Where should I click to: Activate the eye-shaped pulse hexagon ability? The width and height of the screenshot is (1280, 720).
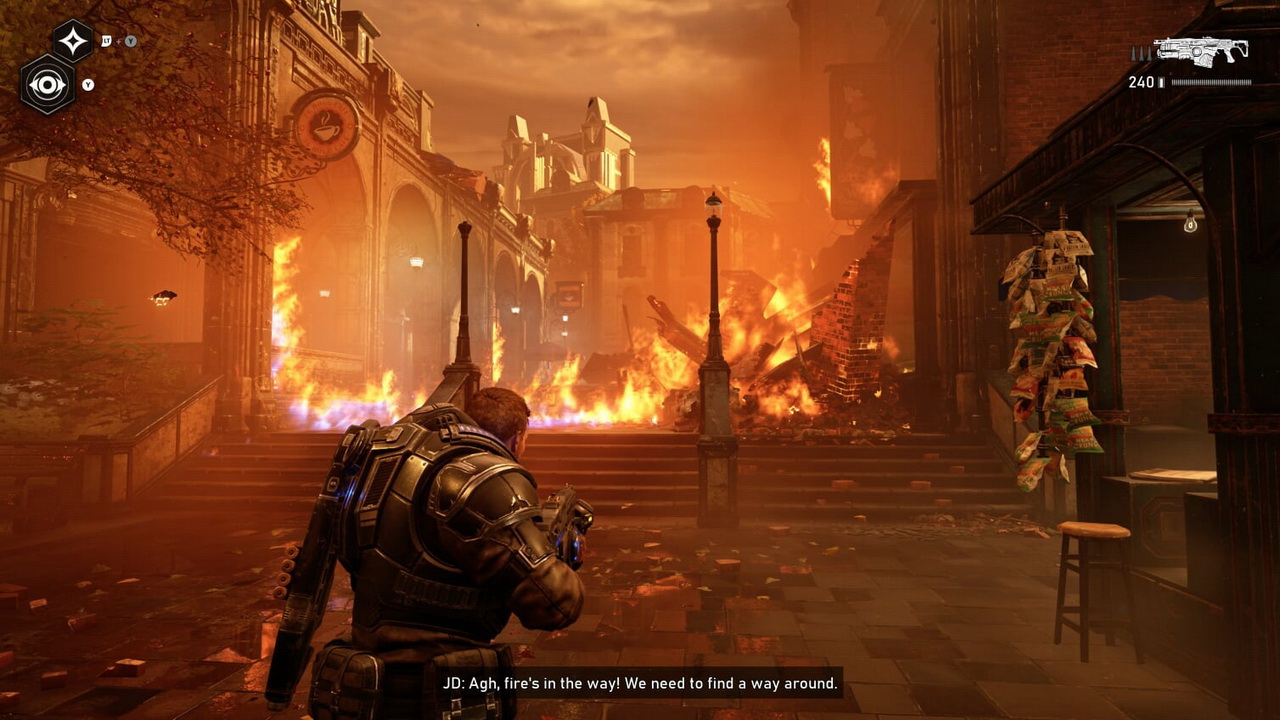[47, 84]
